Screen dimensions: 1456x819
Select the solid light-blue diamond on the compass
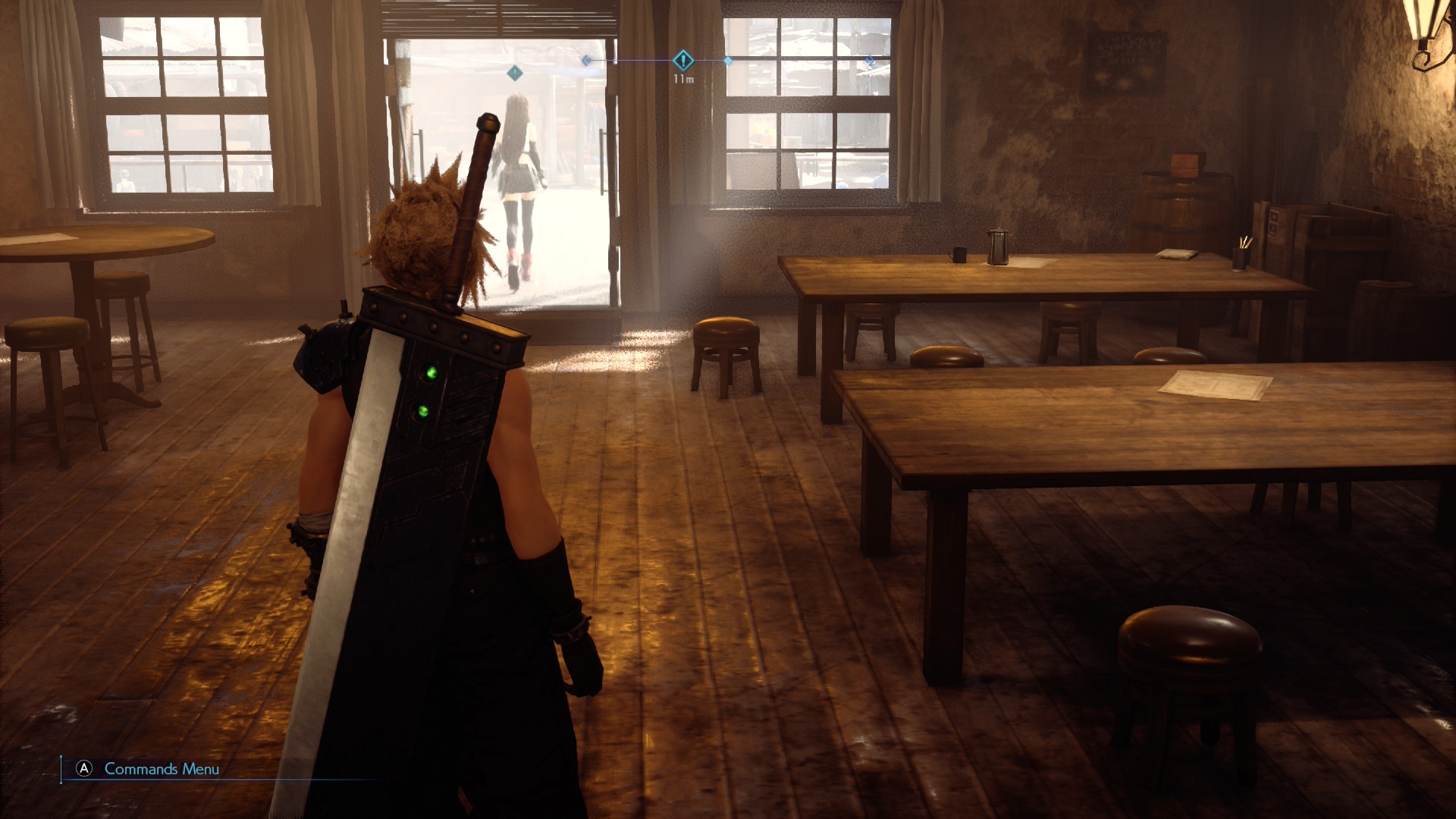728,61
